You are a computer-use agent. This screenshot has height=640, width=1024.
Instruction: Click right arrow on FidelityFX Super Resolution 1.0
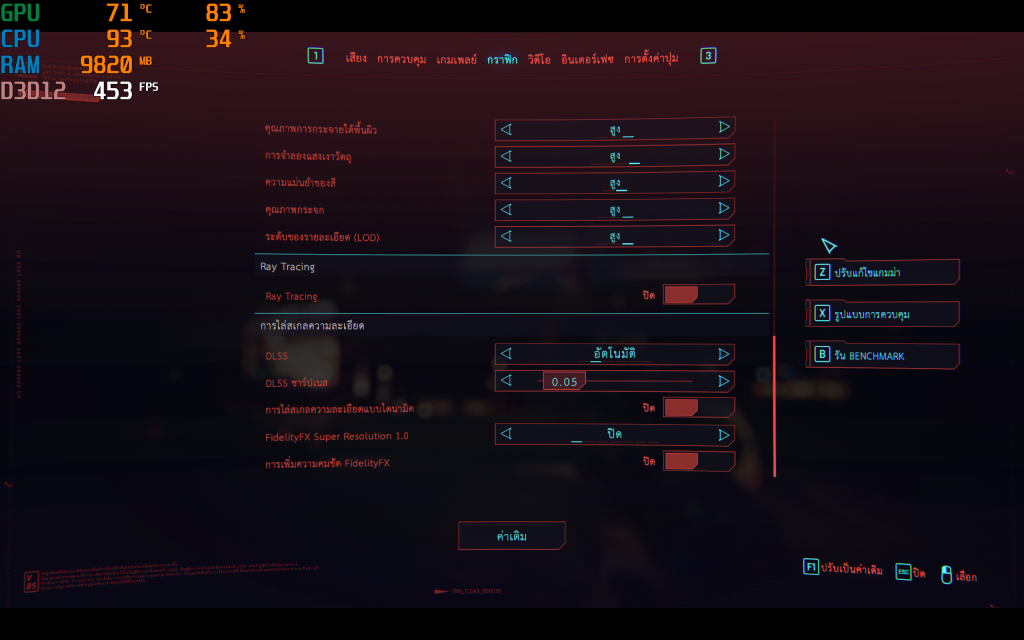click(724, 435)
